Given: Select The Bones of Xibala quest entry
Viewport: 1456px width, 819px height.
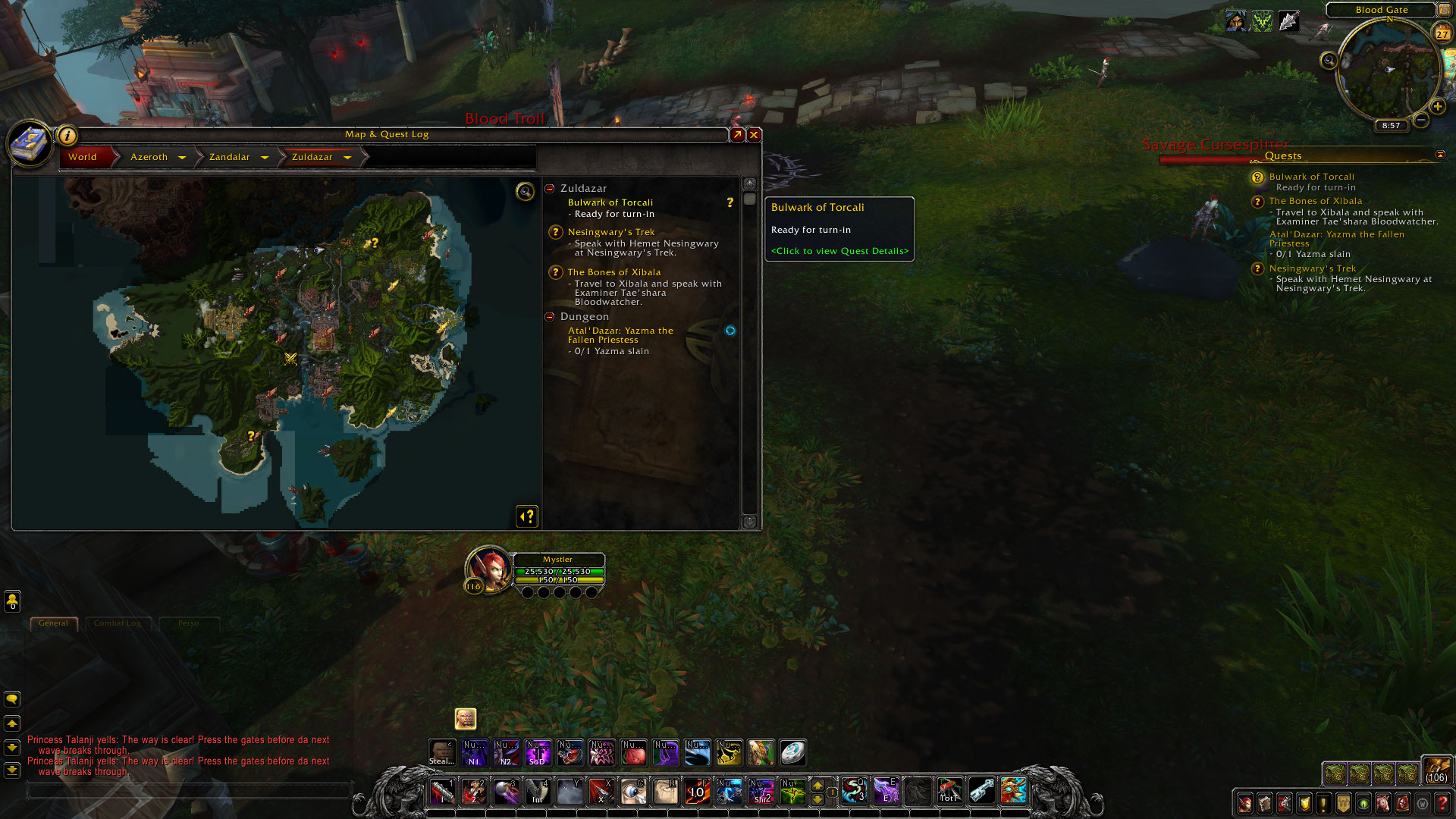Looking at the screenshot, I should click(x=616, y=271).
